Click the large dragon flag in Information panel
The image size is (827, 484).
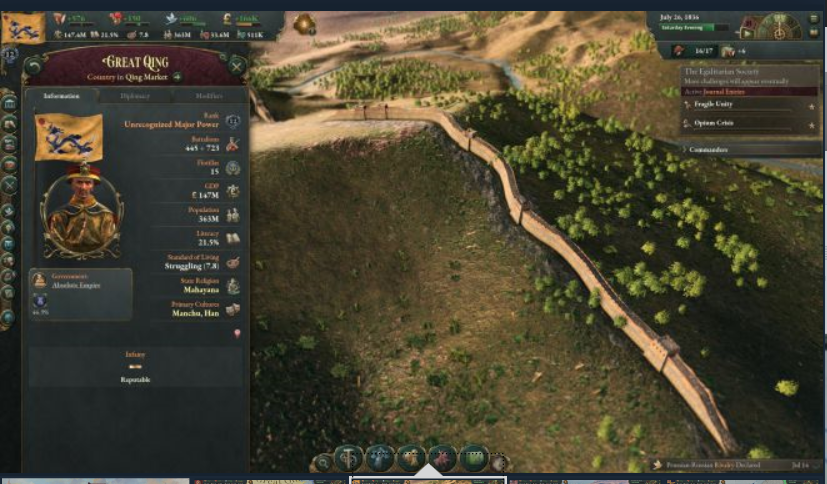click(68, 137)
